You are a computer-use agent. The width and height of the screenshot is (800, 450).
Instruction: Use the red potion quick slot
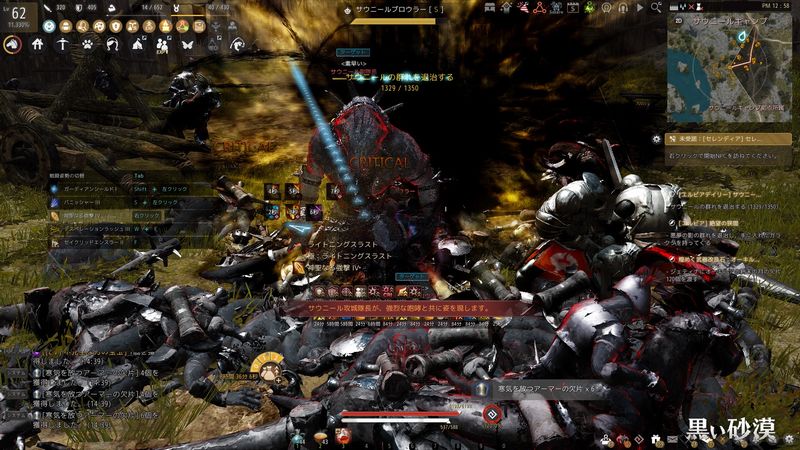pos(343,435)
